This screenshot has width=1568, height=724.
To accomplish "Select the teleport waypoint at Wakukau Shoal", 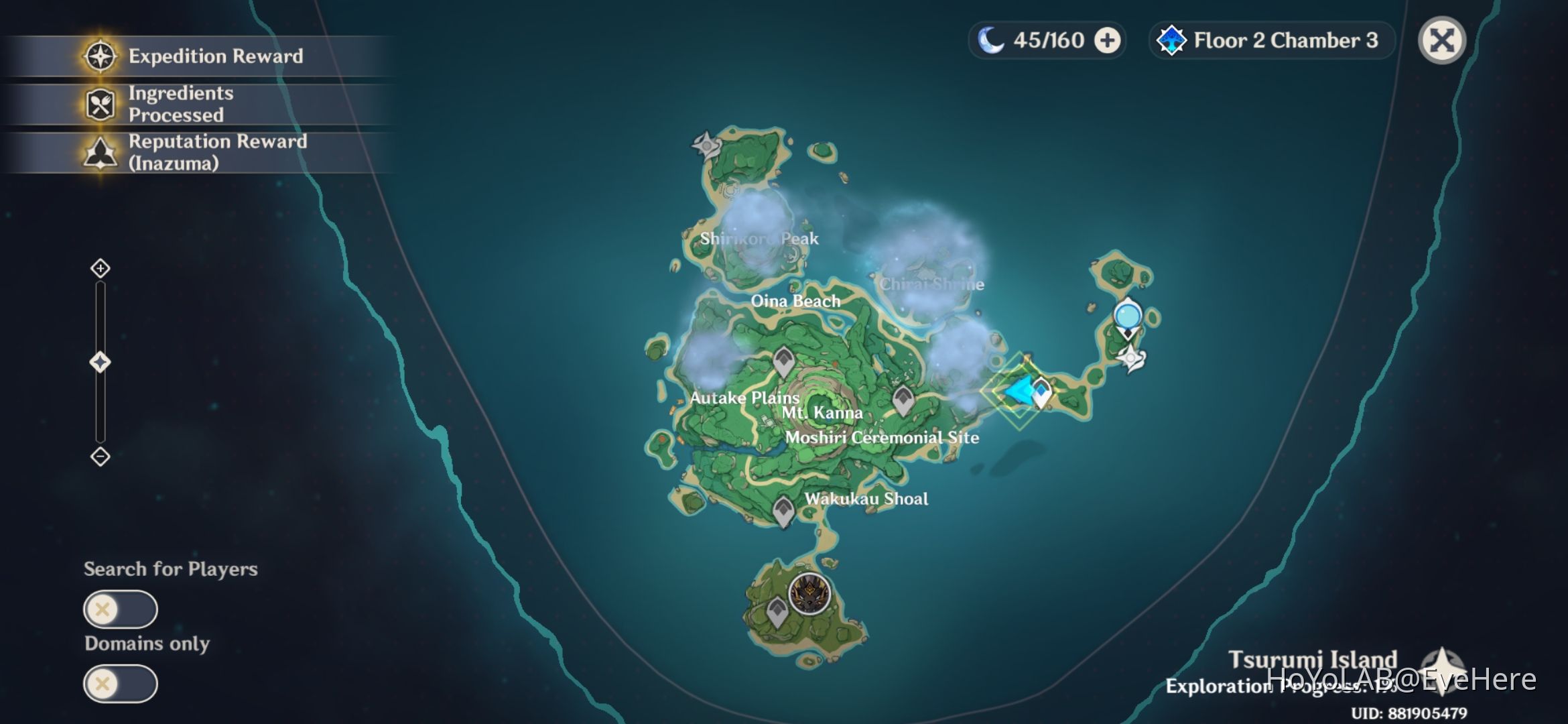I will click(x=783, y=510).
